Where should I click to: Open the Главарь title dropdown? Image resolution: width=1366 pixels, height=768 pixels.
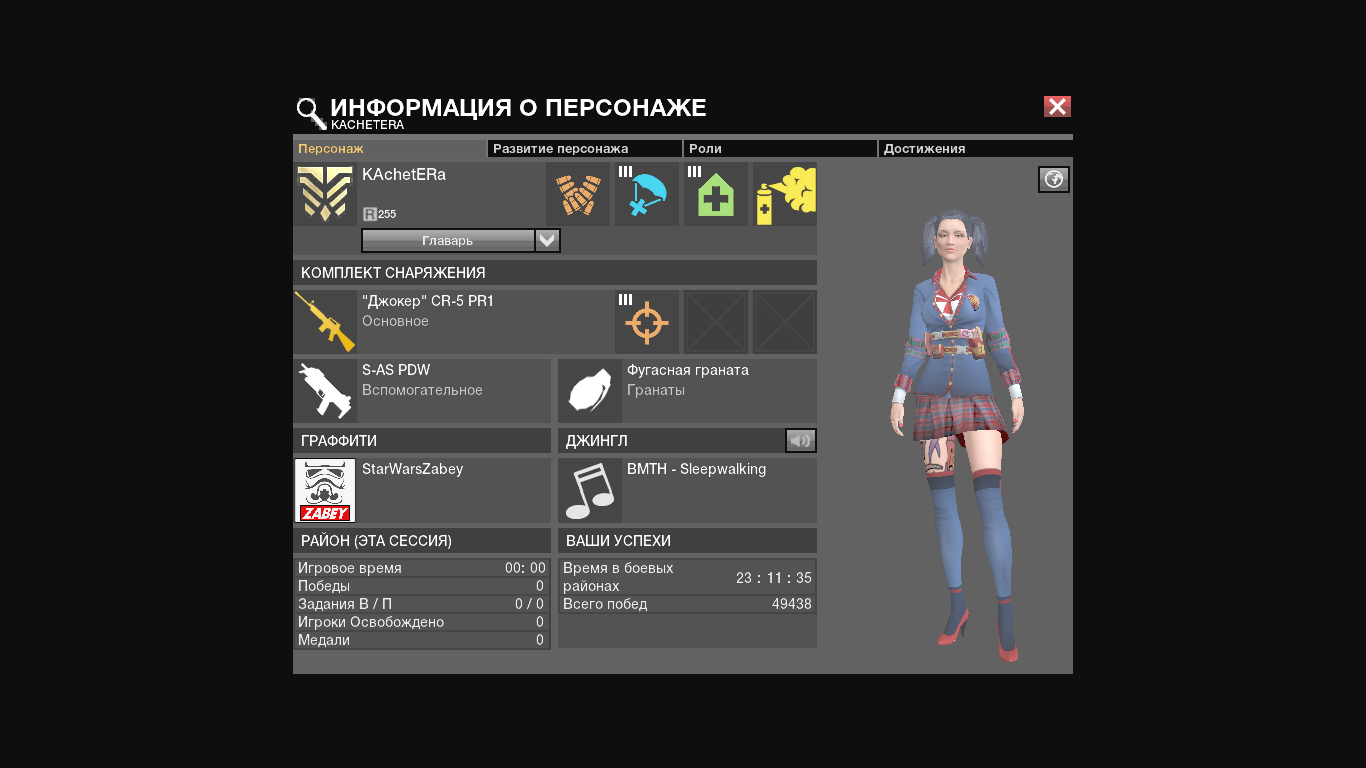[547, 241]
